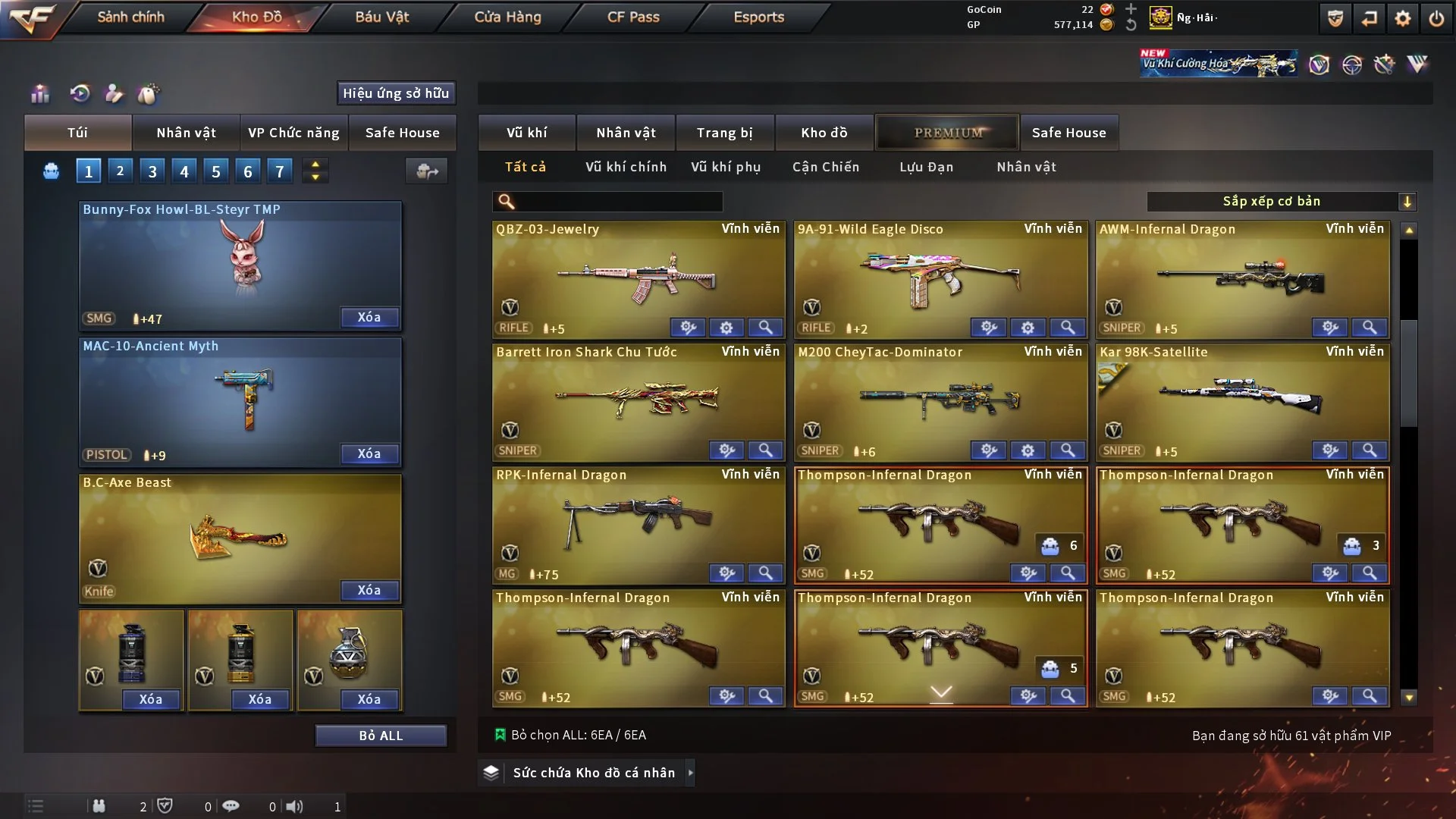Screen dimensions: 1456x819
Task: Open the Hiệu ứng sở hữu button
Action: point(396,93)
